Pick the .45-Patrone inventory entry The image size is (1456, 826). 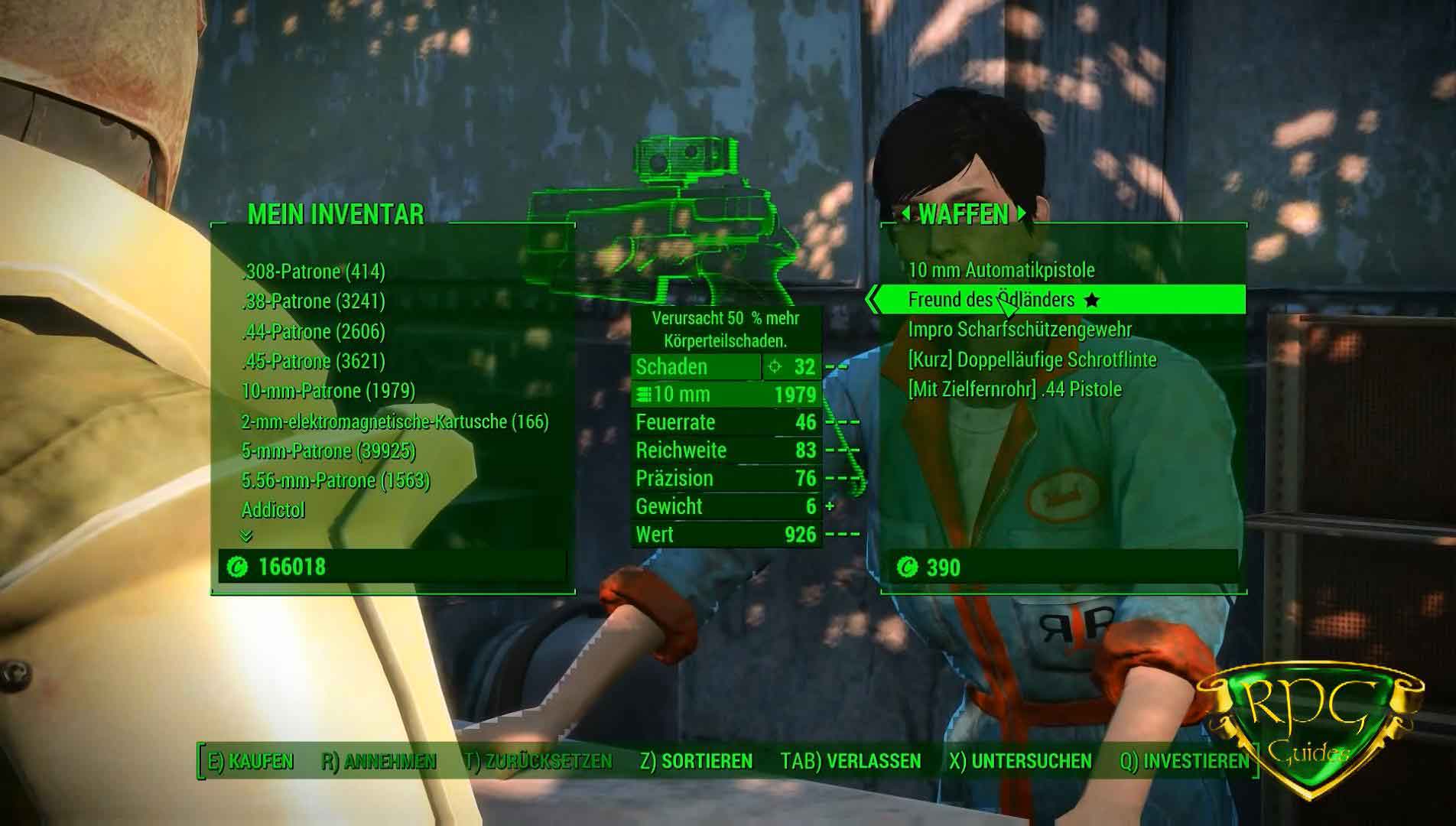click(x=314, y=361)
